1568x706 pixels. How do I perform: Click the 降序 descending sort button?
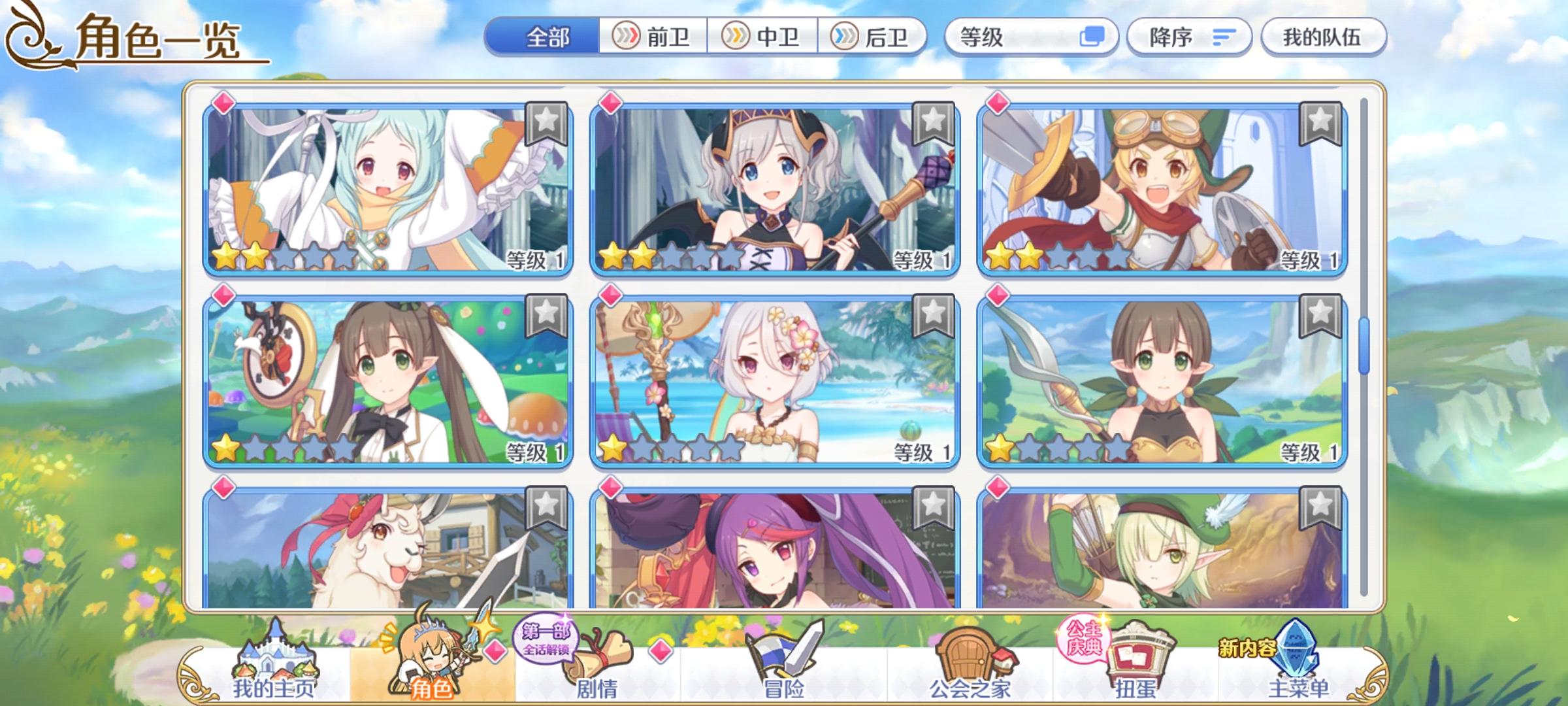pos(1189,37)
